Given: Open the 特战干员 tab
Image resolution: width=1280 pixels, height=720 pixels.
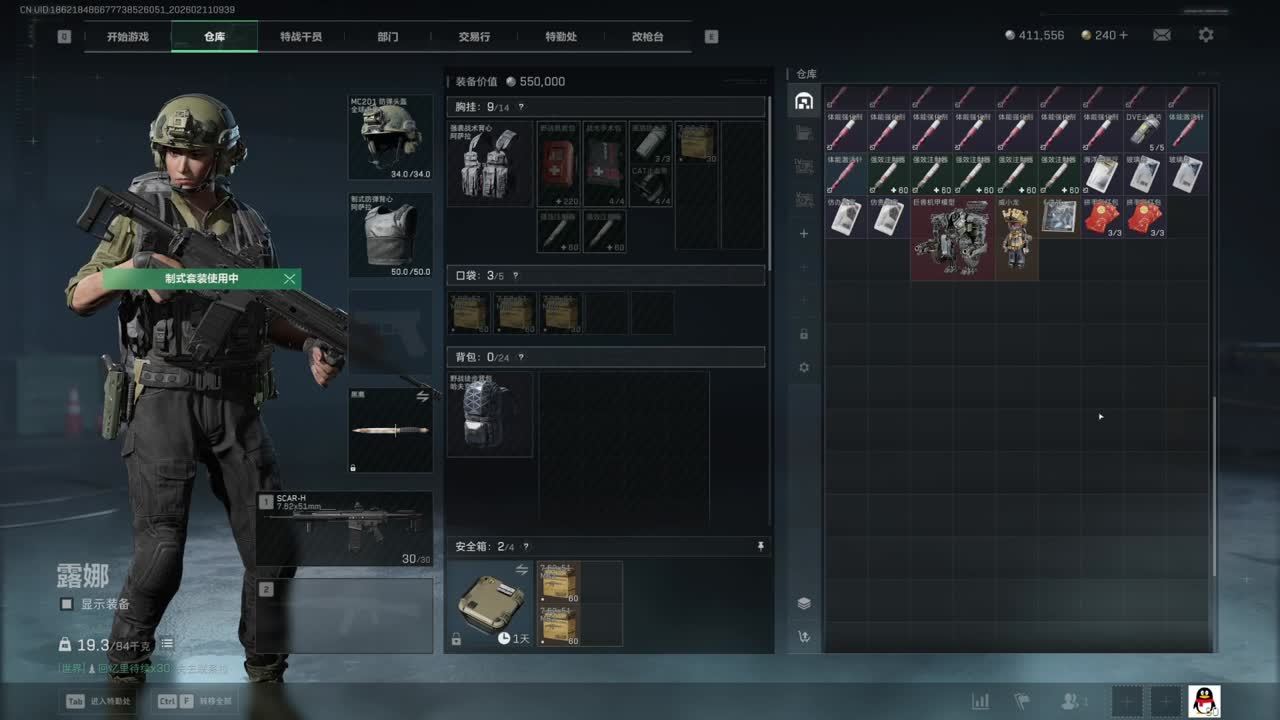Looking at the screenshot, I should pyautogui.click(x=301, y=37).
